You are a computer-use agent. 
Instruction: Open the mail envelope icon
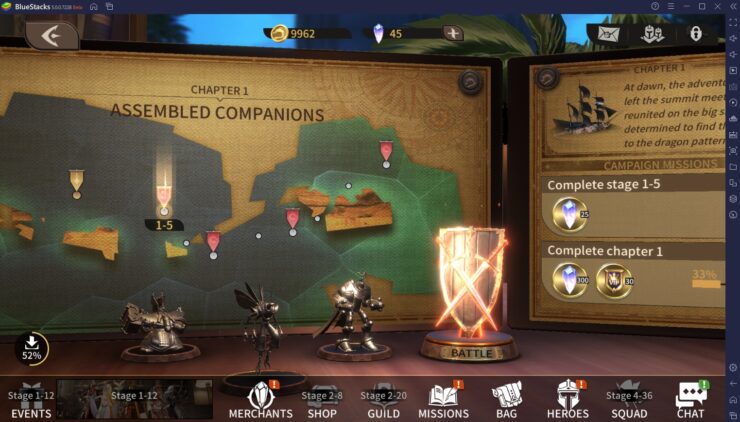click(607, 34)
